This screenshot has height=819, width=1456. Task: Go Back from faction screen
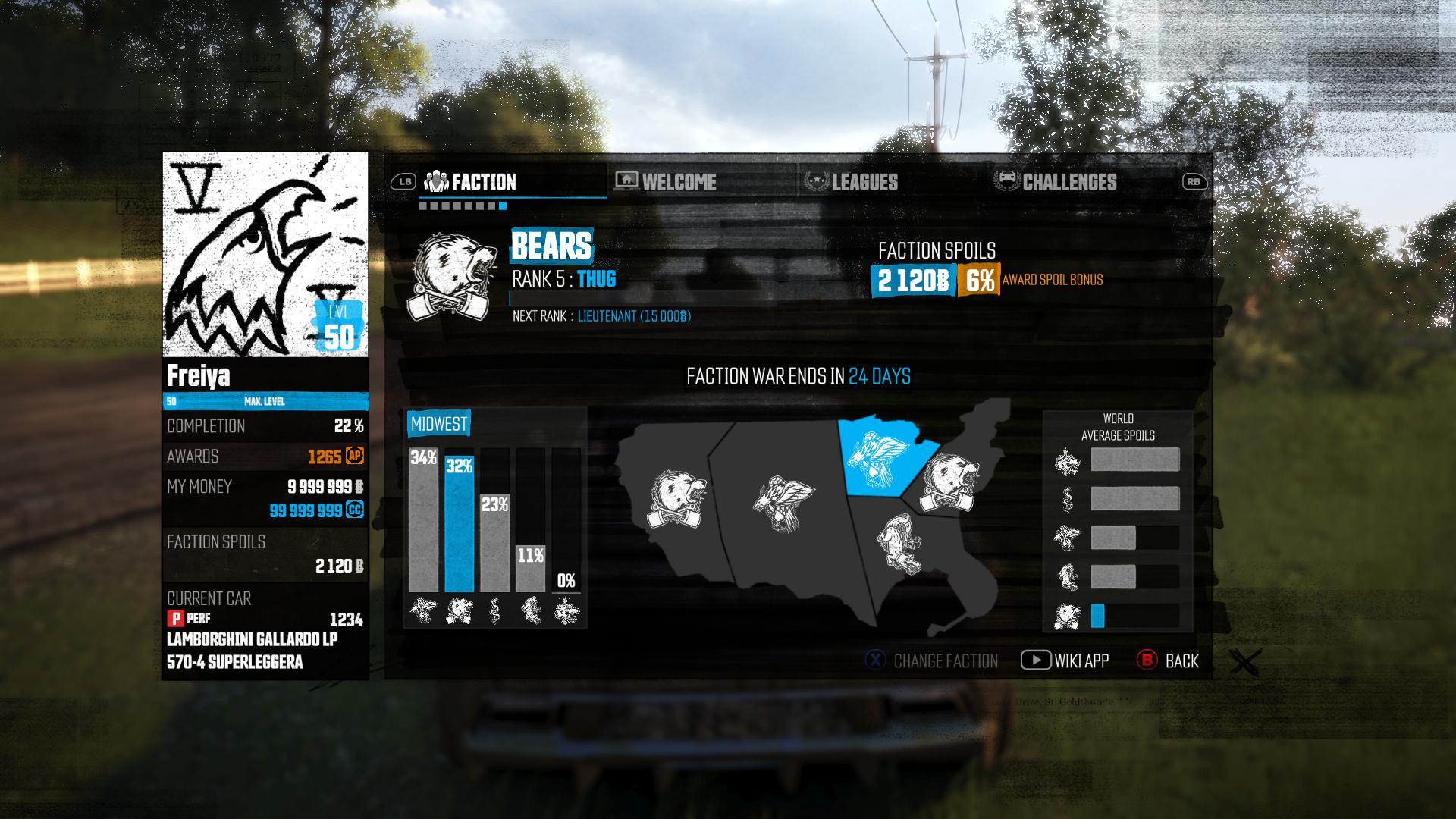(1181, 661)
